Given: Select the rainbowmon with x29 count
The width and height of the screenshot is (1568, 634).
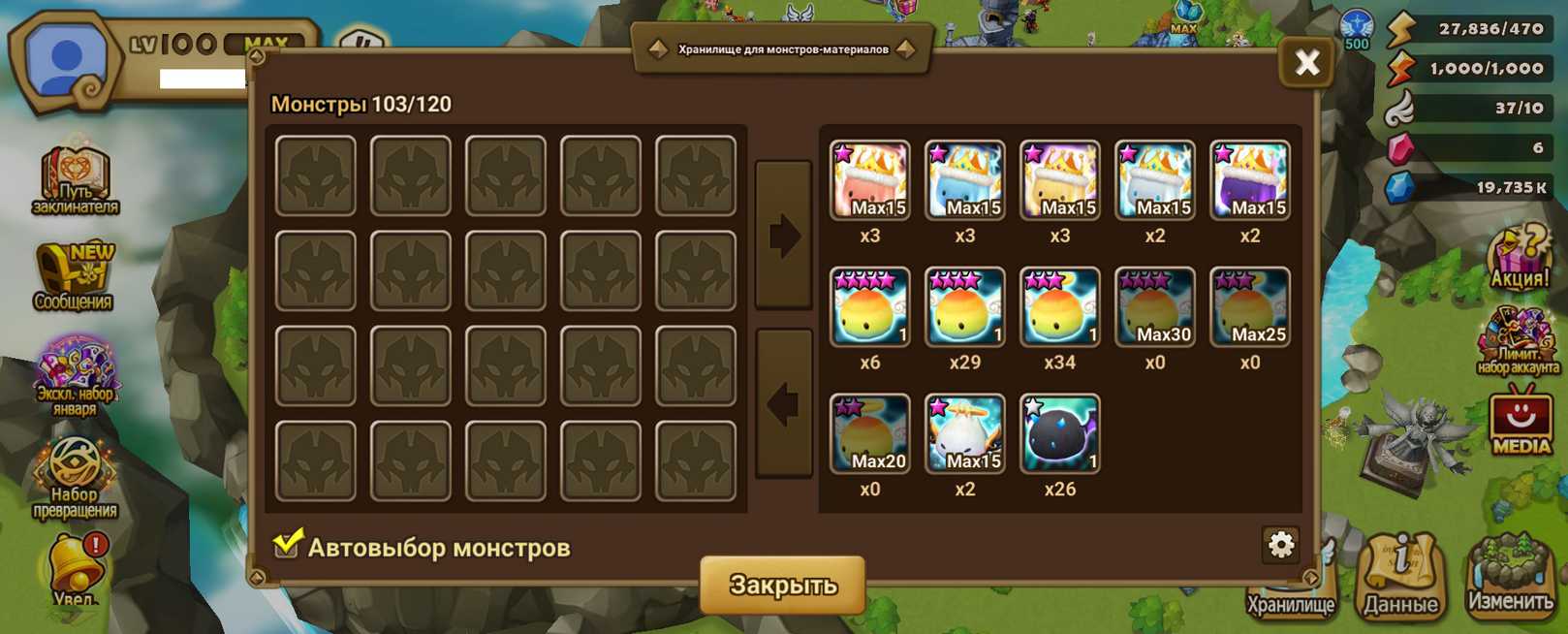Looking at the screenshot, I should click(964, 307).
